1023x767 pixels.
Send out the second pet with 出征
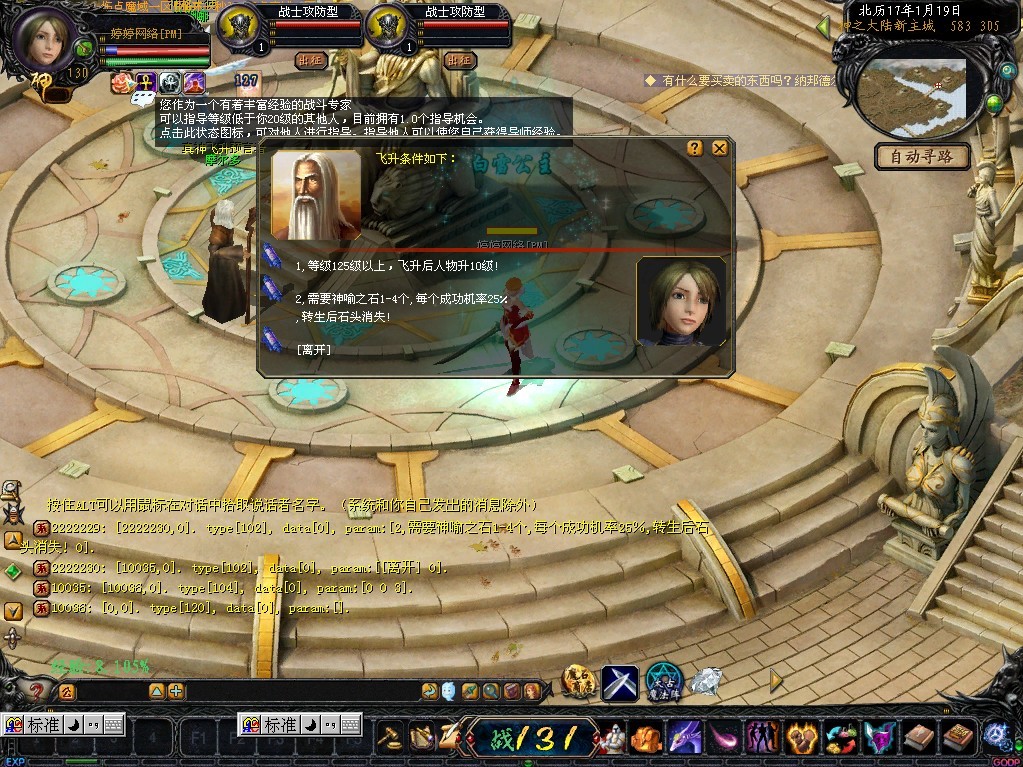pos(459,60)
